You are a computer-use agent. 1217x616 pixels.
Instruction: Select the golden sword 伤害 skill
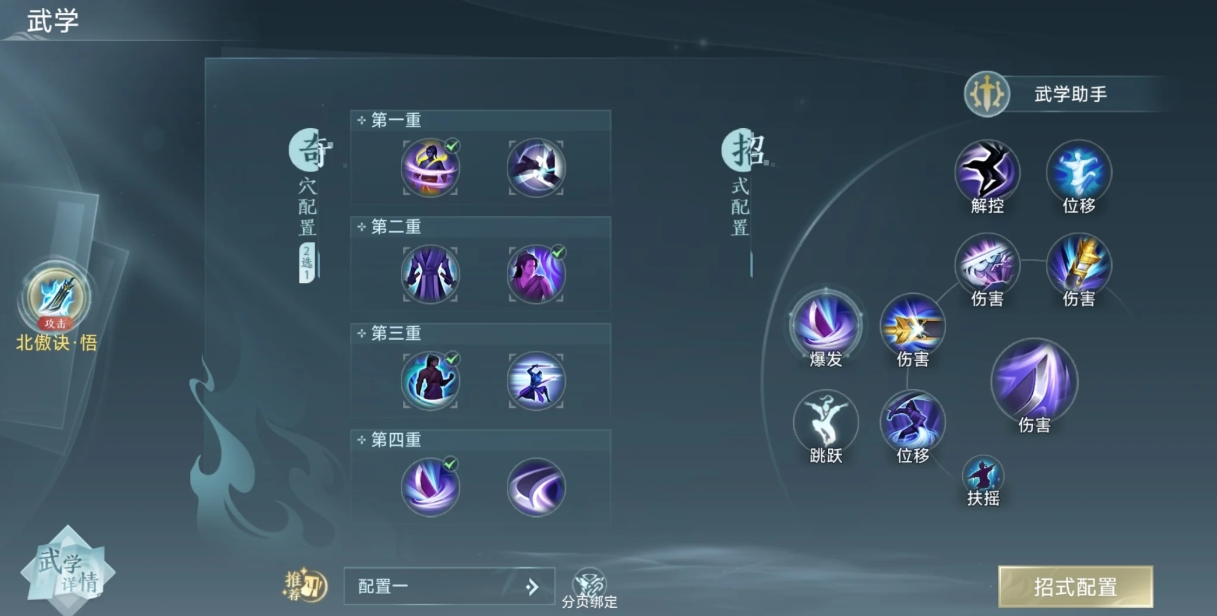tap(1079, 264)
